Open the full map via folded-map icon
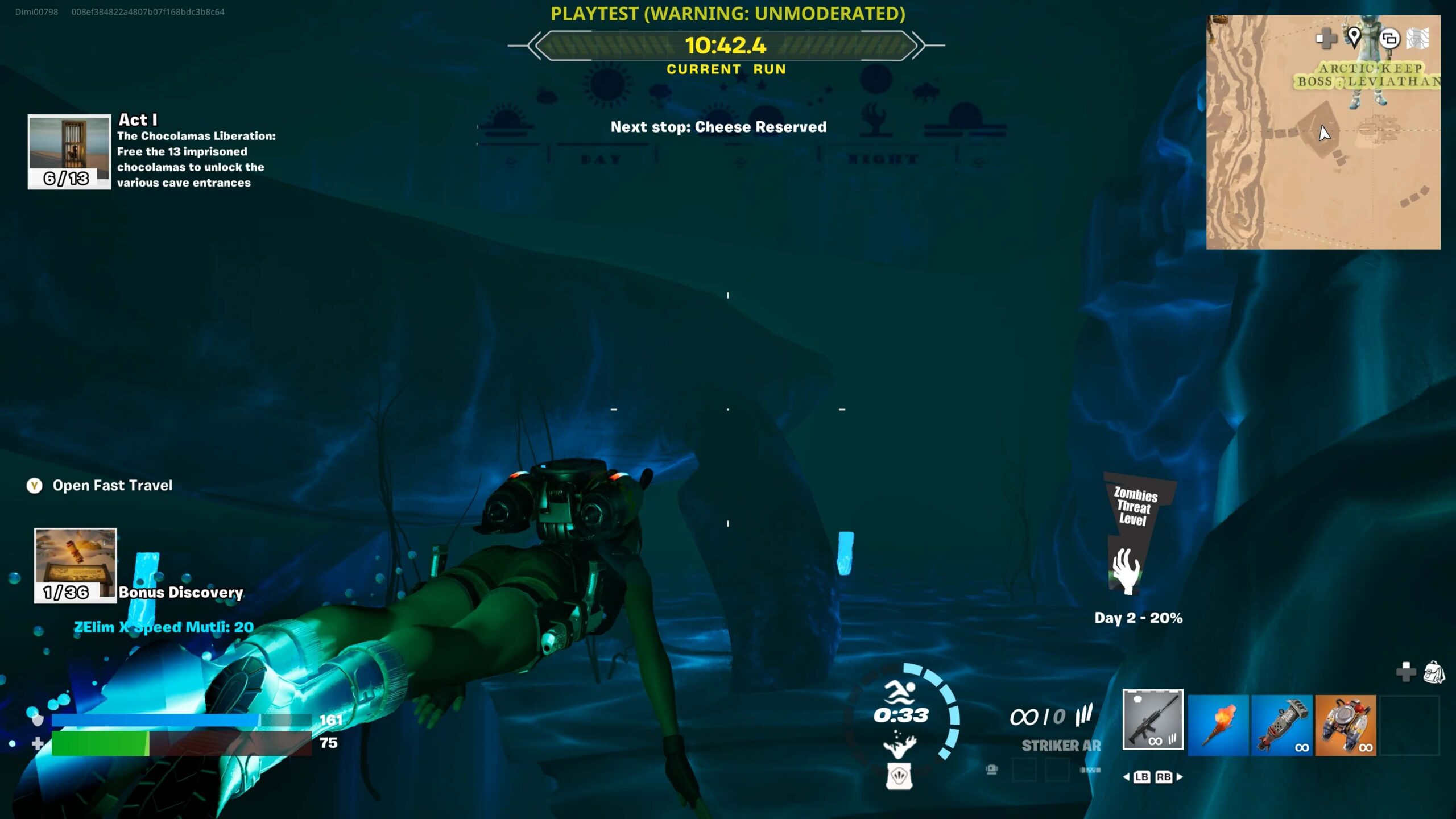Image resolution: width=1456 pixels, height=819 pixels. [1417, 39]
